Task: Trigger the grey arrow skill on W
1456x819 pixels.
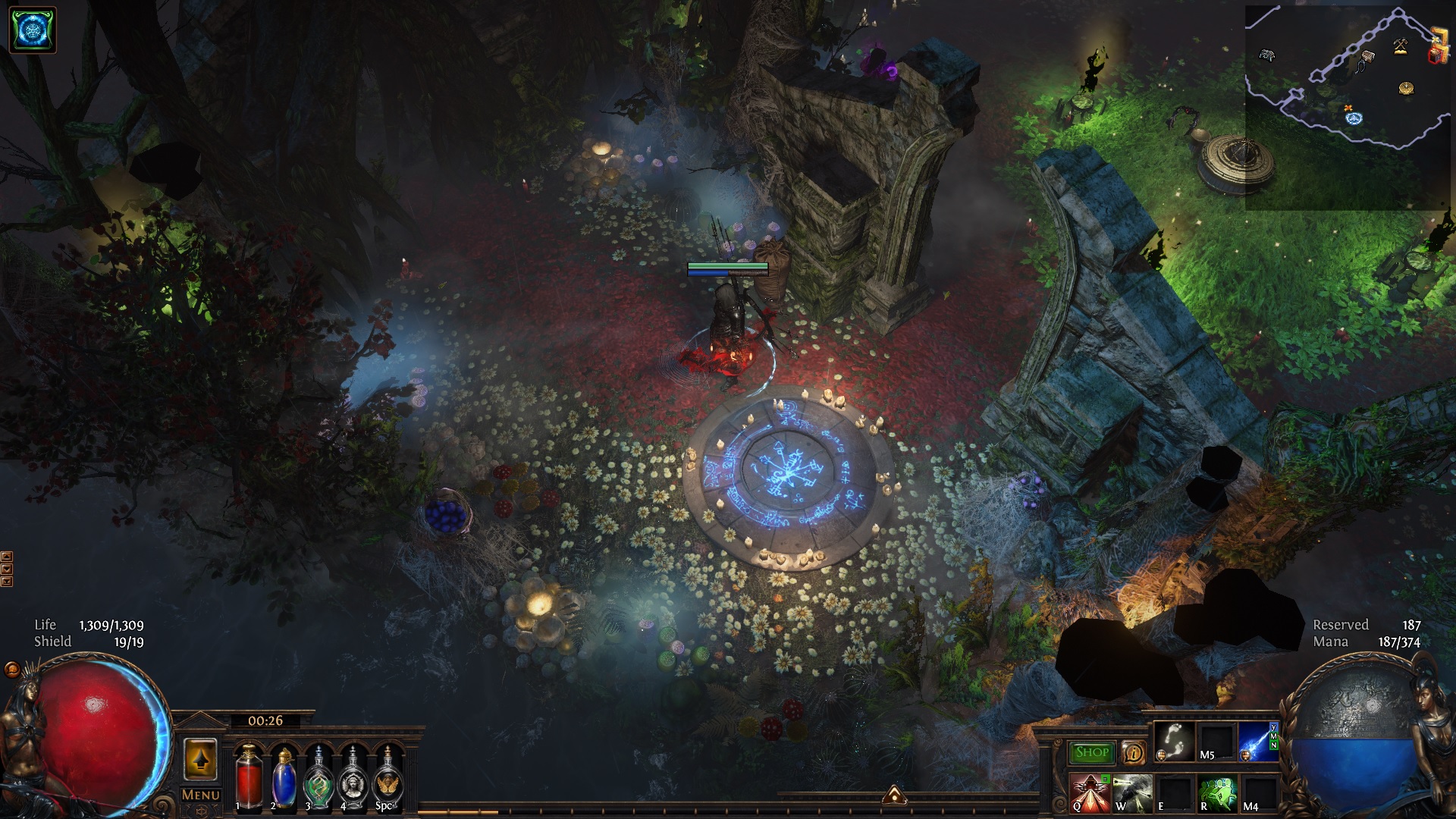Action: pyautogui.click(x=1133, y=792)
